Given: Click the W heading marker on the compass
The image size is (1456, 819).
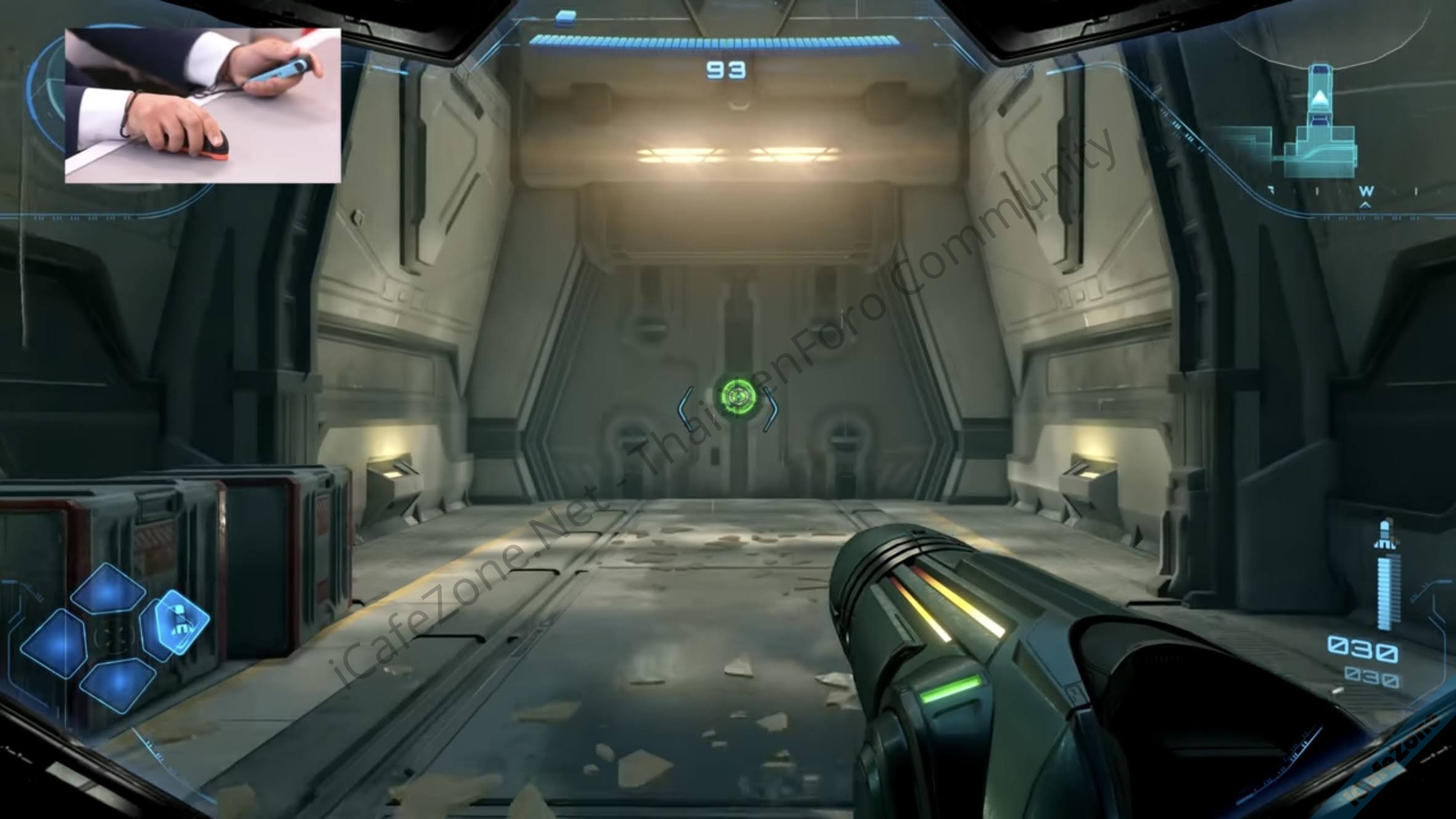Looking at the screenshot, I should 1366,192.
